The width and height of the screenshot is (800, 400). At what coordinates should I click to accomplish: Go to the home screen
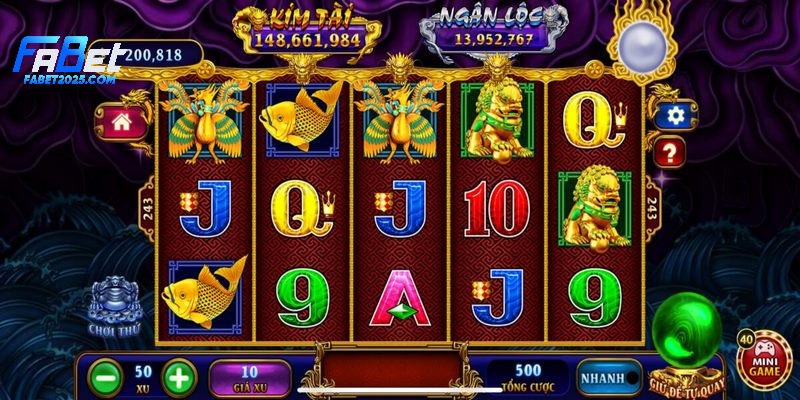[122, 122]
